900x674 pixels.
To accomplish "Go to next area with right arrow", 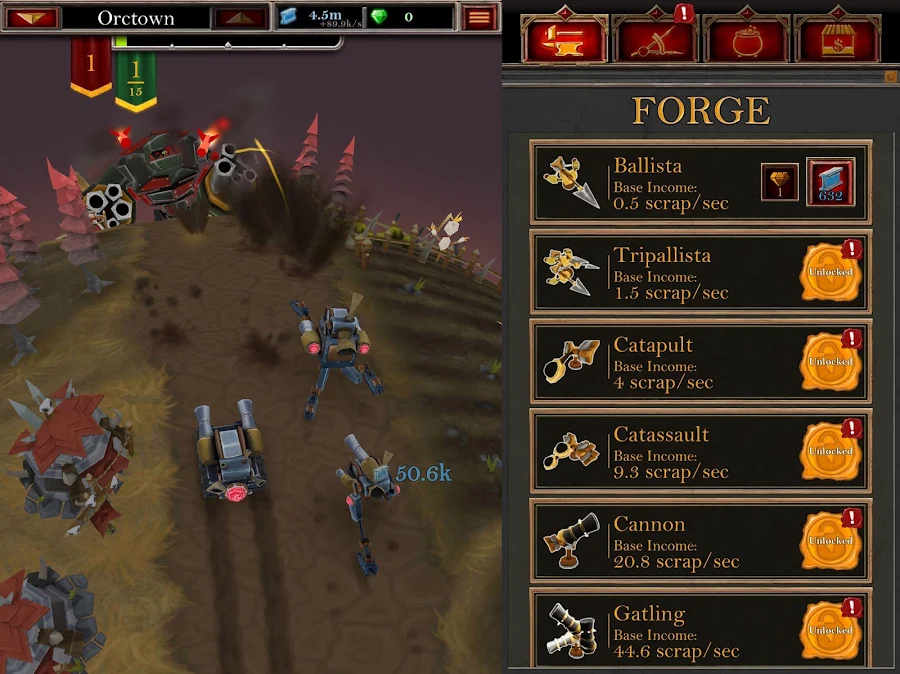I will [240, 18].
